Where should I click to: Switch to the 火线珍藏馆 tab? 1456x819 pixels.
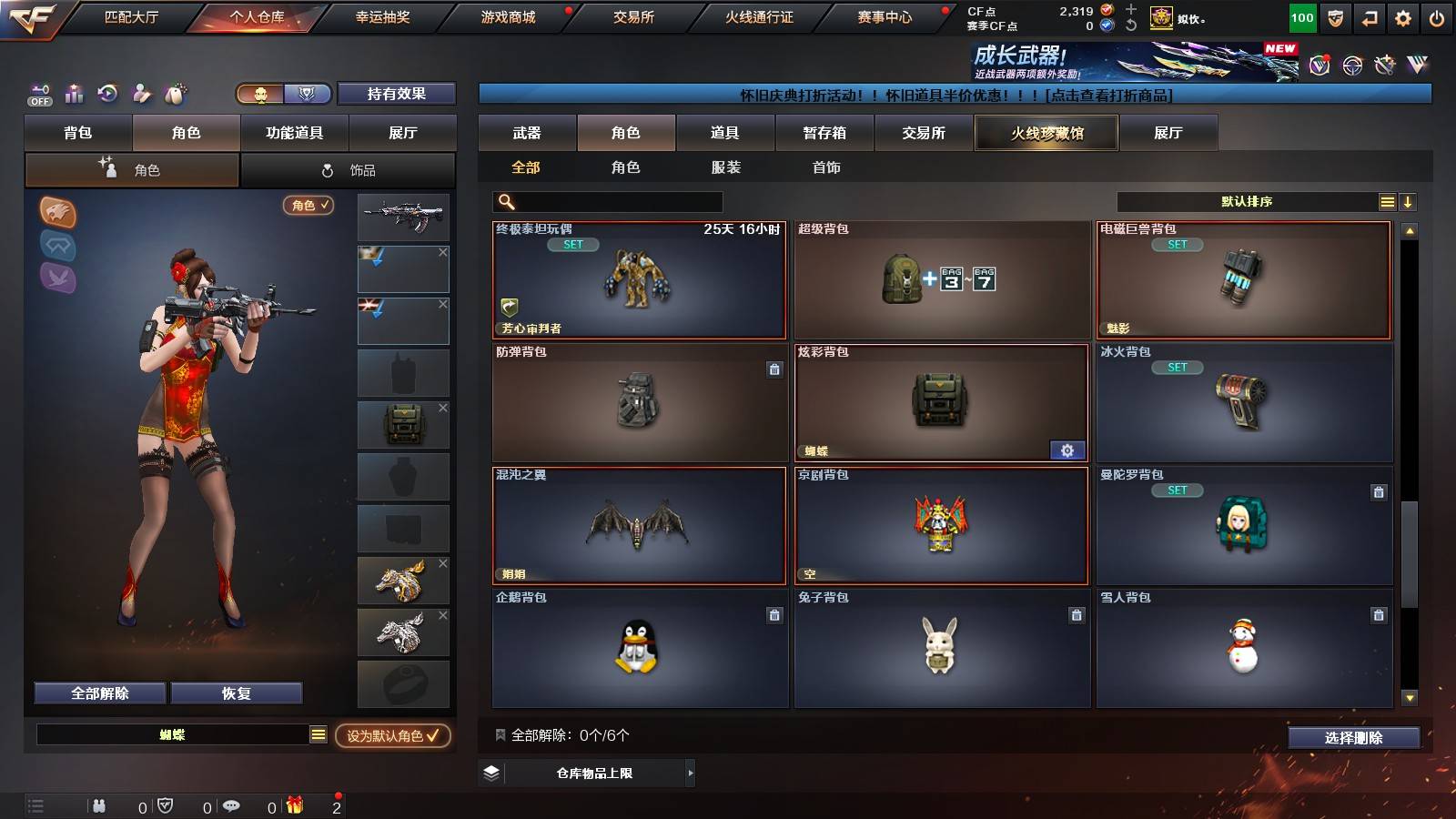click(x=1046, y=133)
